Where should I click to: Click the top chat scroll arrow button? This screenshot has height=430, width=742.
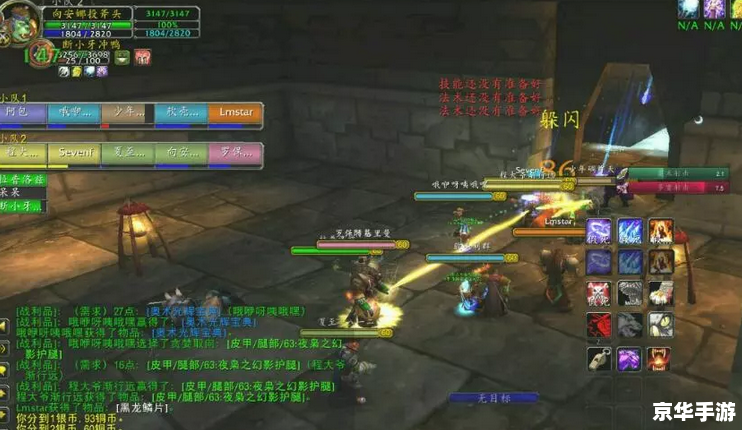[5, 327]
